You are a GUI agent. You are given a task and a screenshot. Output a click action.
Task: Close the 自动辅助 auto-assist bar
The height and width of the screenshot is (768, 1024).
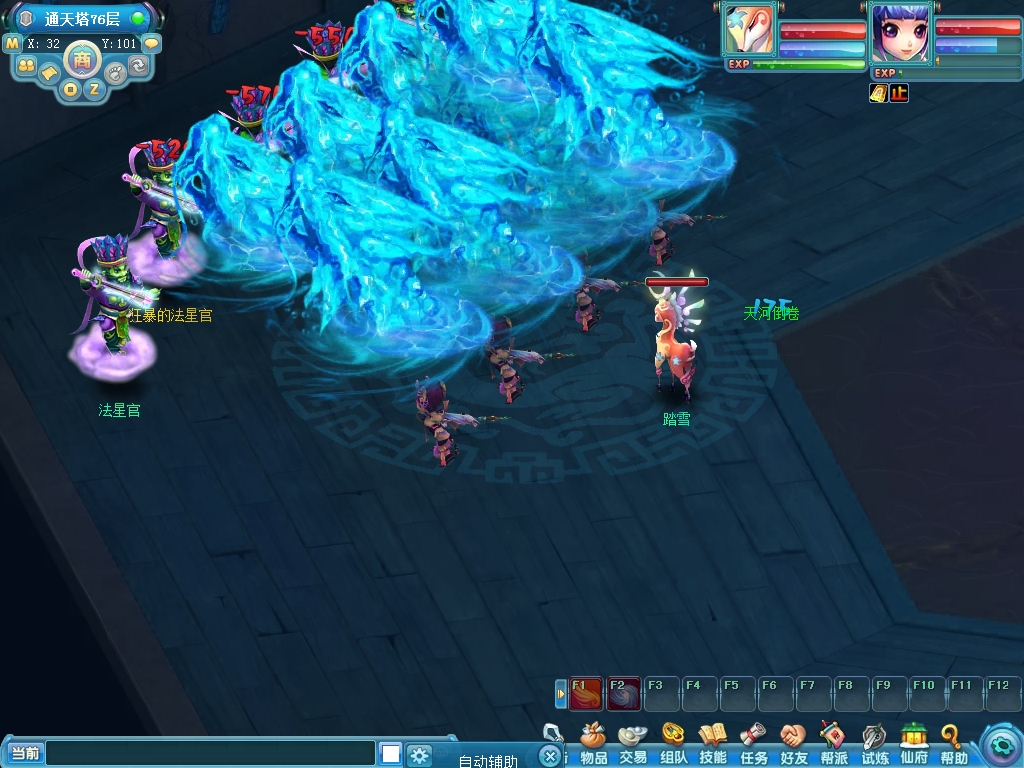(549, 756)
